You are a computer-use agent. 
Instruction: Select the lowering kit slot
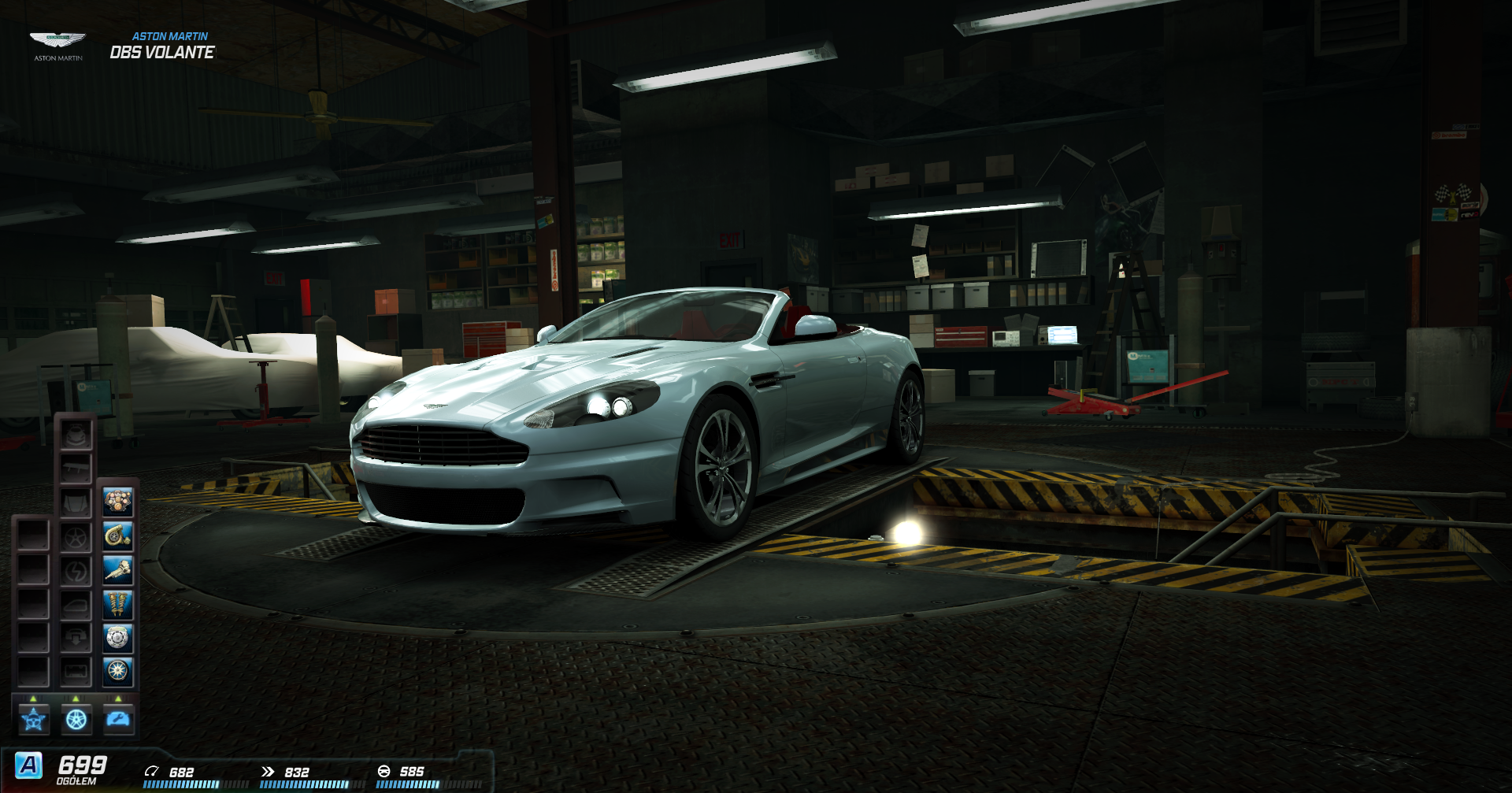coord(76,638)
